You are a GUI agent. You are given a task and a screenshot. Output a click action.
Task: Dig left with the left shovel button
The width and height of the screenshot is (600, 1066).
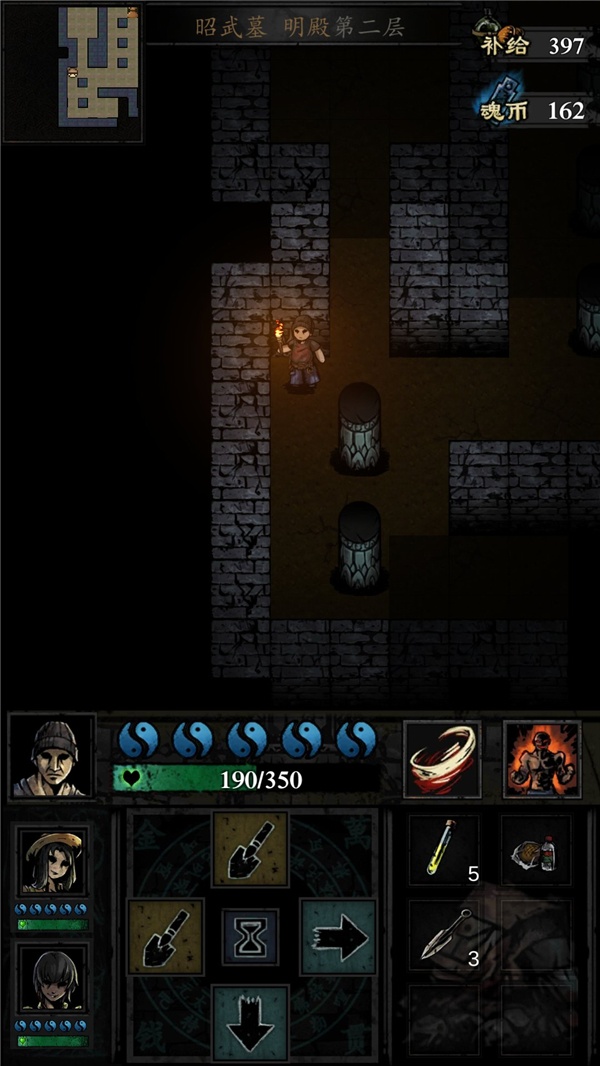click(165, 937)
